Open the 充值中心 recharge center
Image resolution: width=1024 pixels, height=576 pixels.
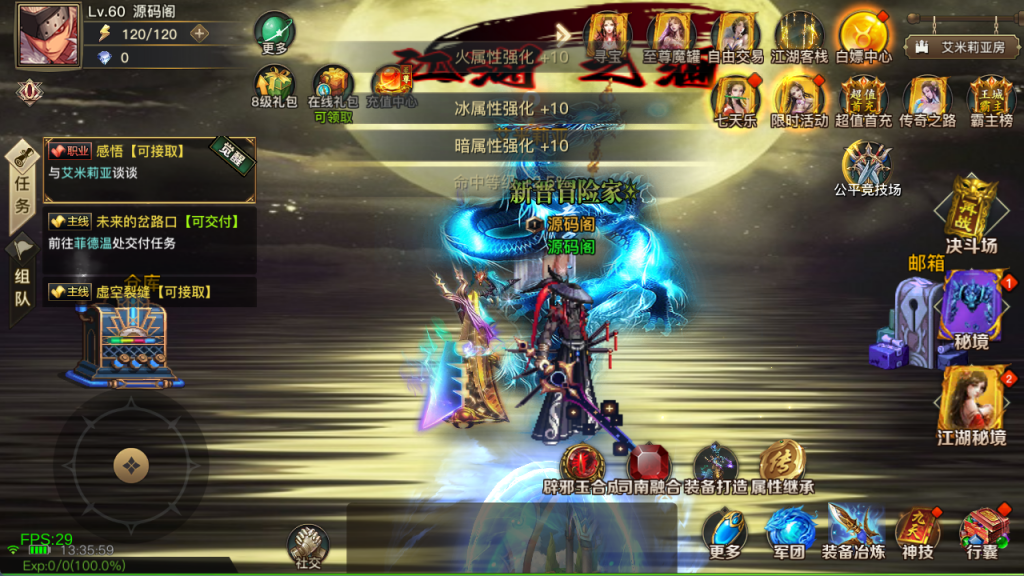(x=392, y=86)
